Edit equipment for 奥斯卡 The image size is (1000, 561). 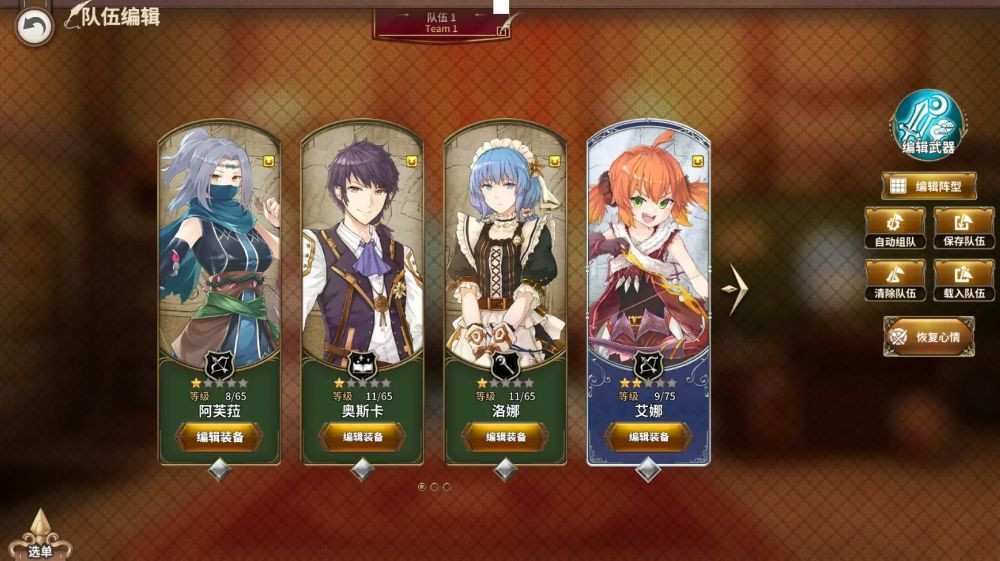[362, 437]
